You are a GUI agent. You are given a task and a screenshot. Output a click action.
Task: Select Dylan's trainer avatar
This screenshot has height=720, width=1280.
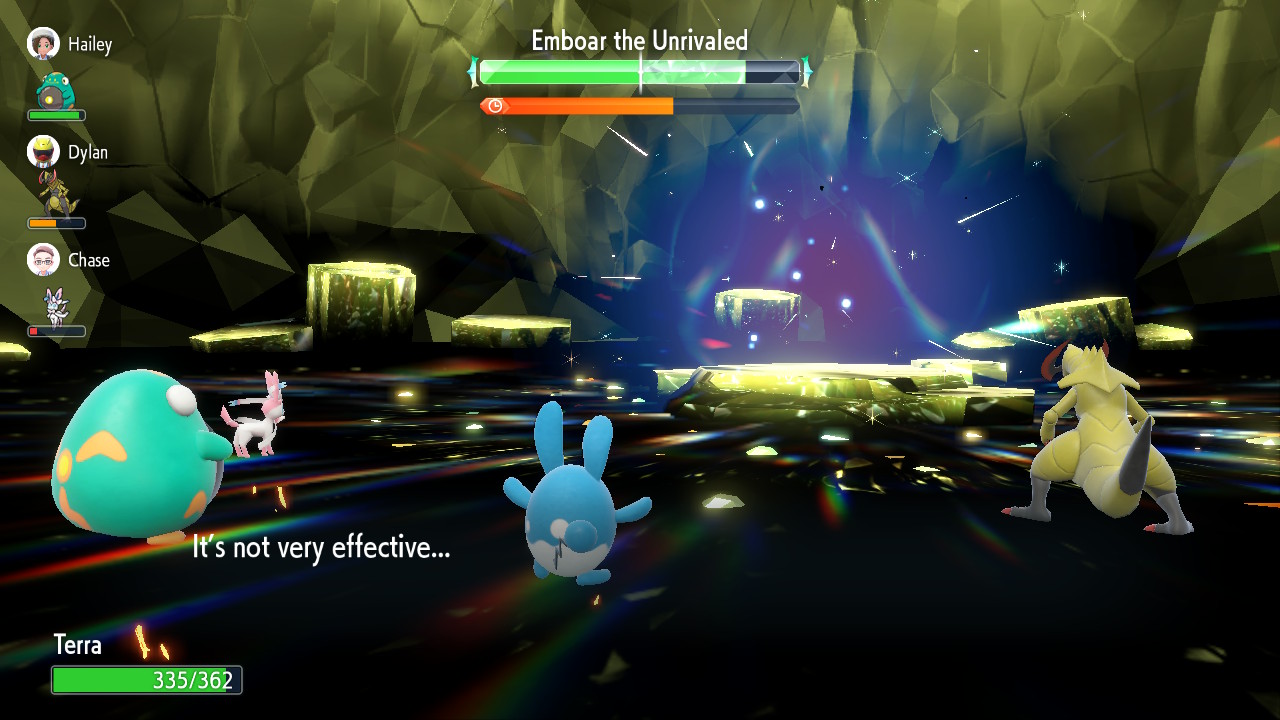[x=43, y=152]
